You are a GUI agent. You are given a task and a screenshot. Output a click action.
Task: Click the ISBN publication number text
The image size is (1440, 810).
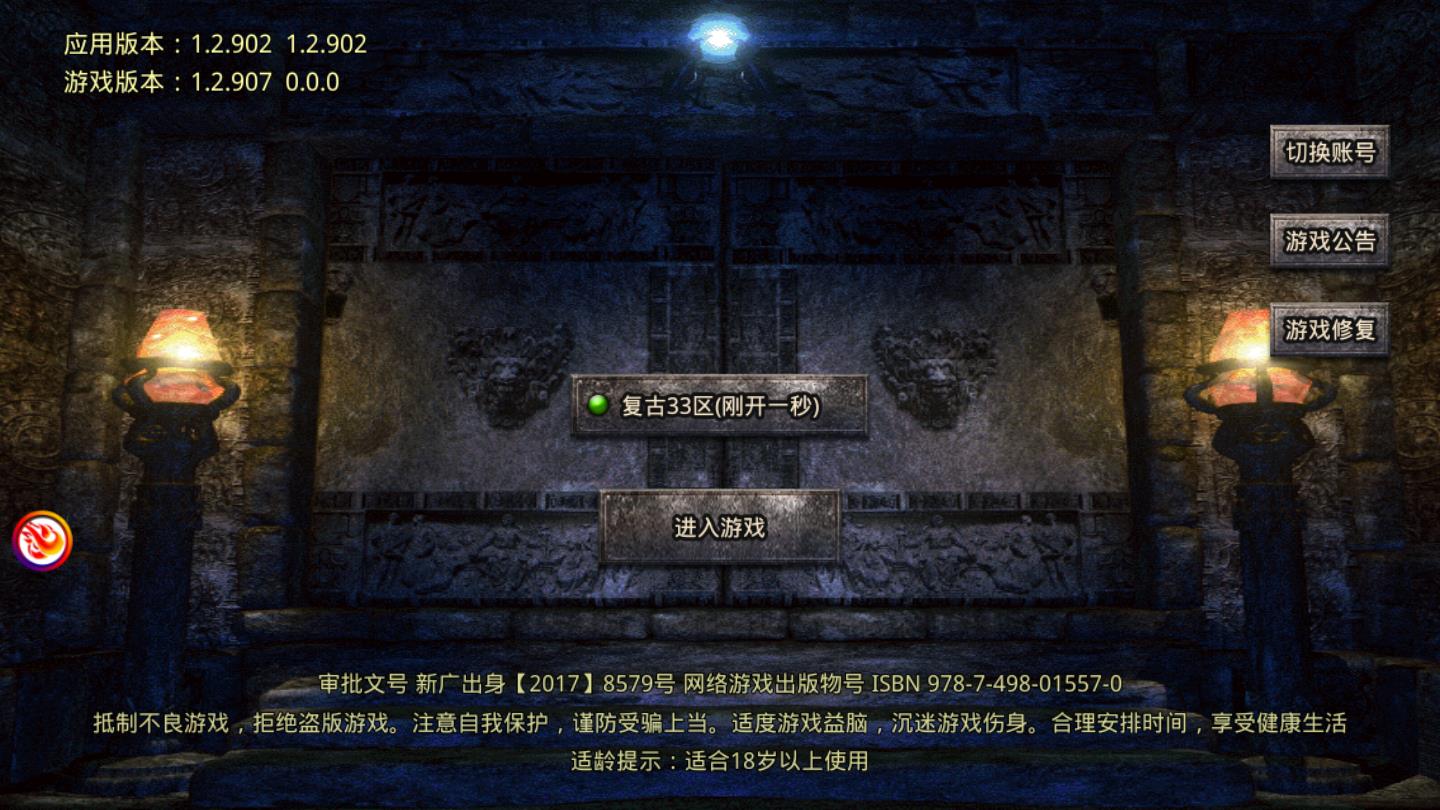pos(1000,686)
